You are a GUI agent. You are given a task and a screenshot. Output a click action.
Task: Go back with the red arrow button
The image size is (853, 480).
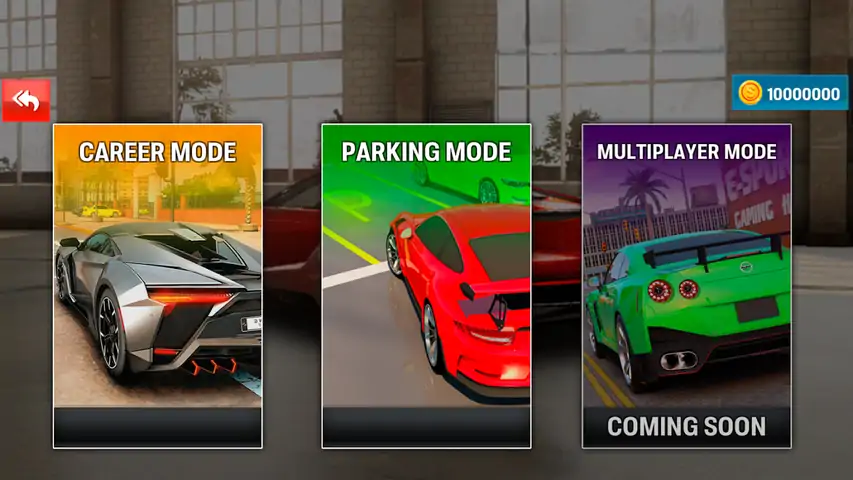(26, 100)
